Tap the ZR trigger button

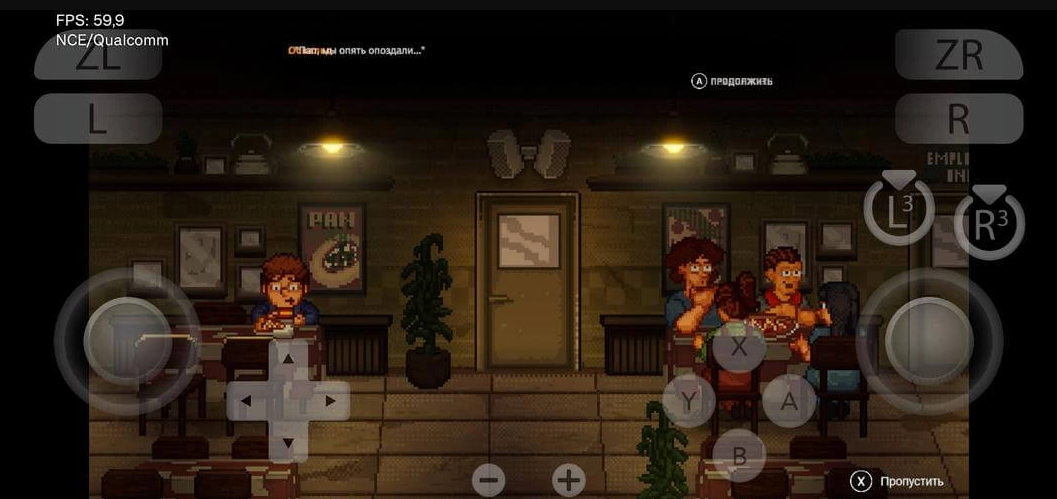(x=958, y=55)
